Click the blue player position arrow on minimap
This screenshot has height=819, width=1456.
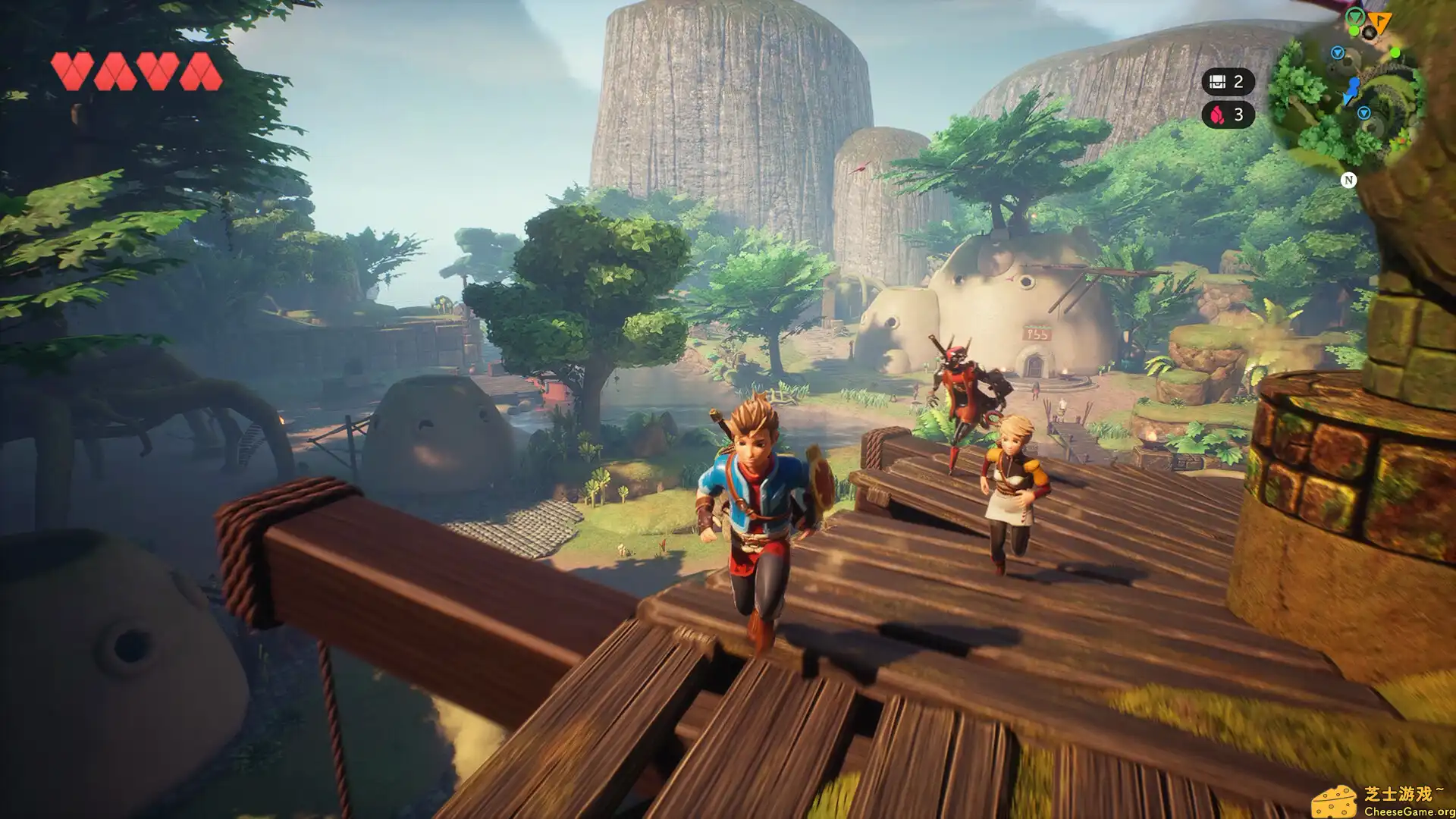tap(1353, 89)
